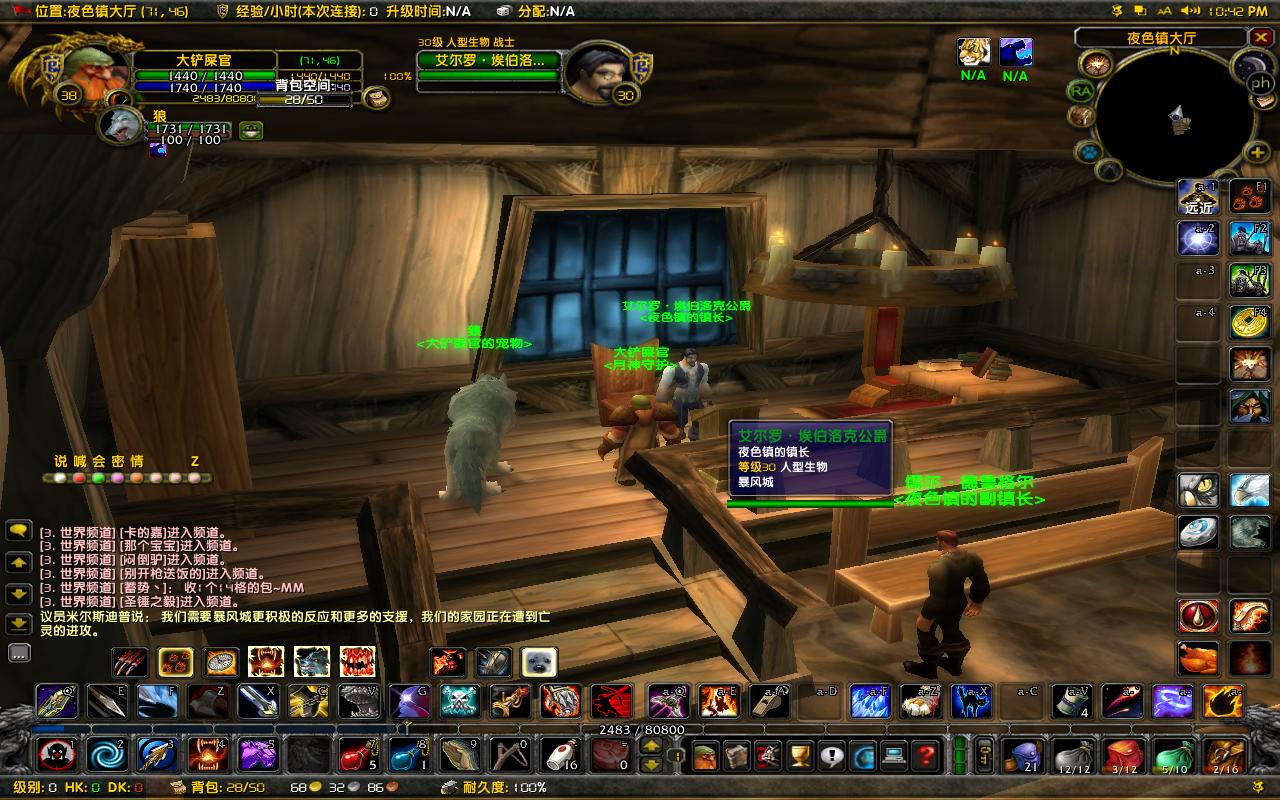Screen dimensions: 1280x800
Task: Open the tracking sunburst icon on the minimap
Action: 1097,64
